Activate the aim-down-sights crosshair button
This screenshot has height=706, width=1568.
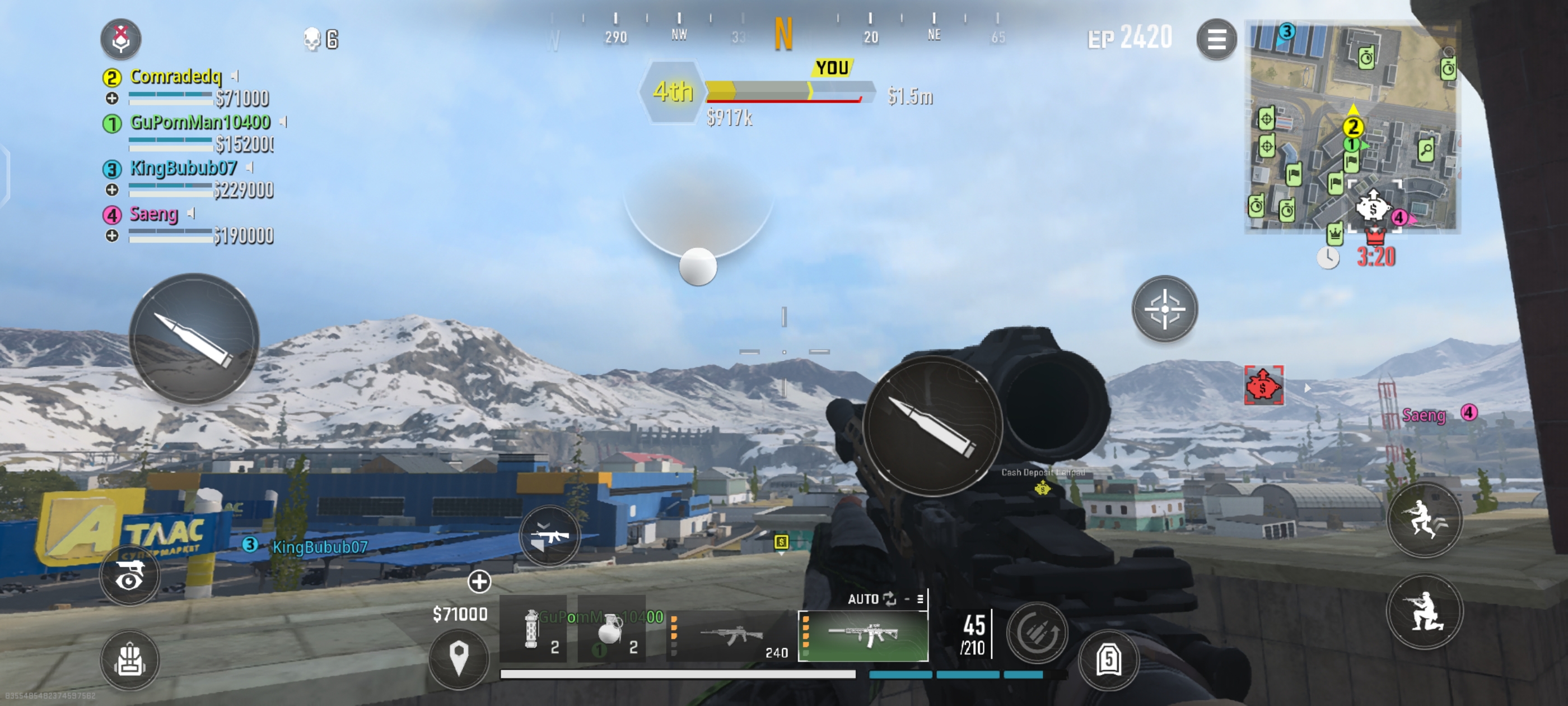tap(1164, 309)
